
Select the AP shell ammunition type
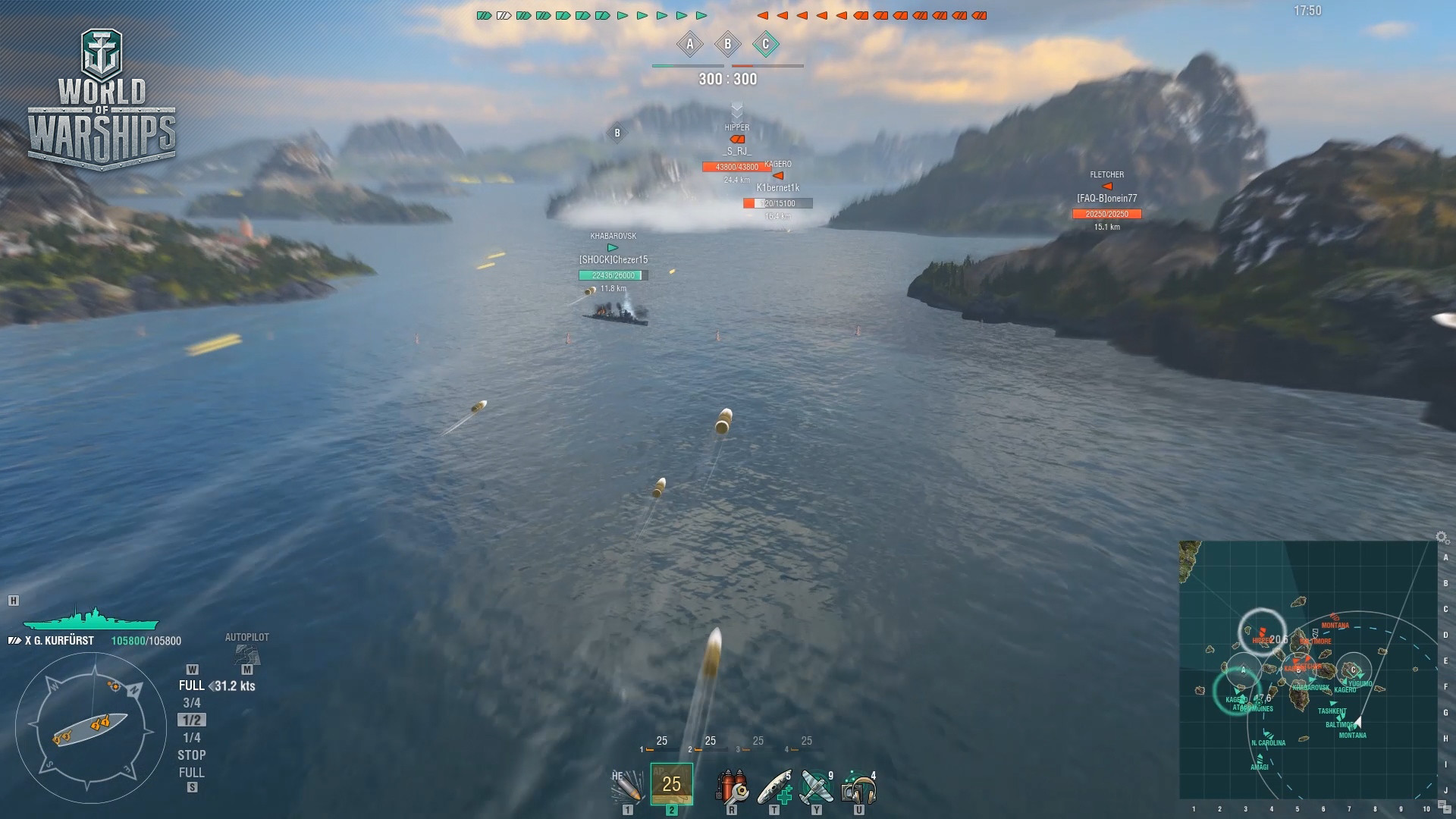(670, 783)
